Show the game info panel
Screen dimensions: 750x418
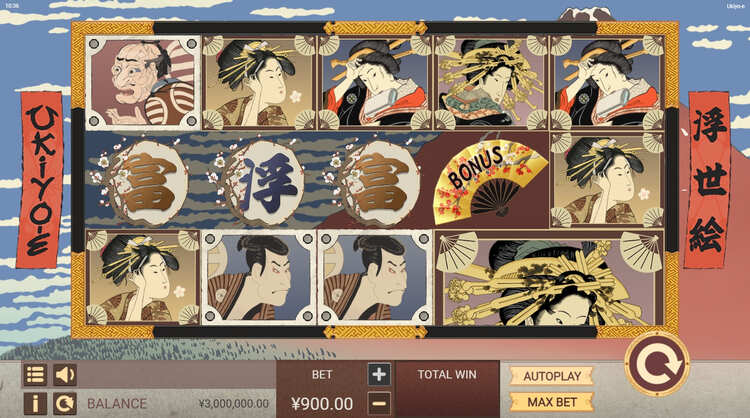click(x=35, y=403)
